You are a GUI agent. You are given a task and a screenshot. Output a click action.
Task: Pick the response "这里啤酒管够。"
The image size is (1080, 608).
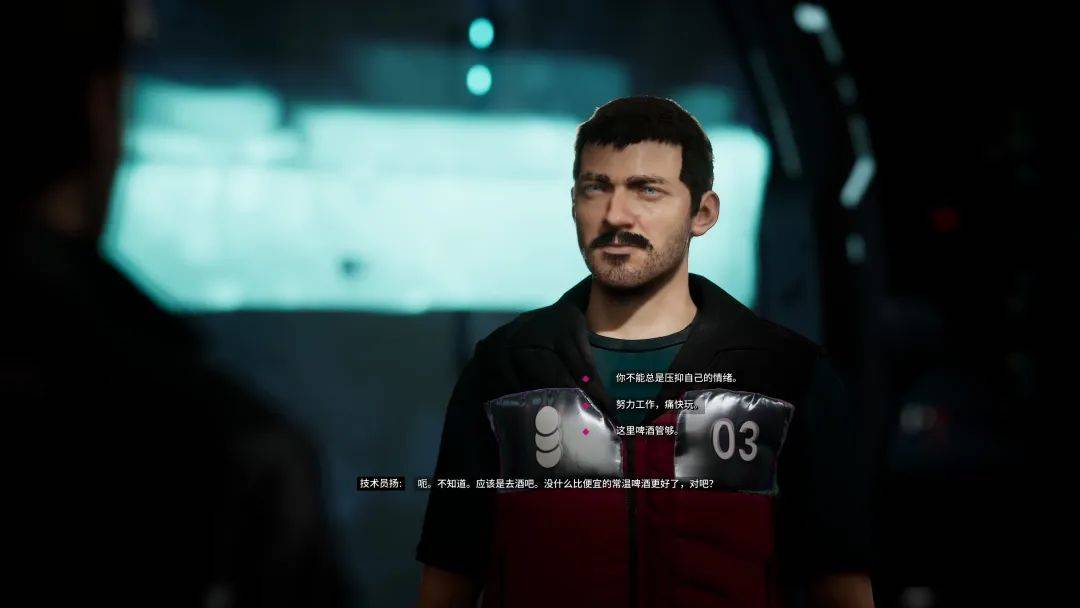(647, 431)
